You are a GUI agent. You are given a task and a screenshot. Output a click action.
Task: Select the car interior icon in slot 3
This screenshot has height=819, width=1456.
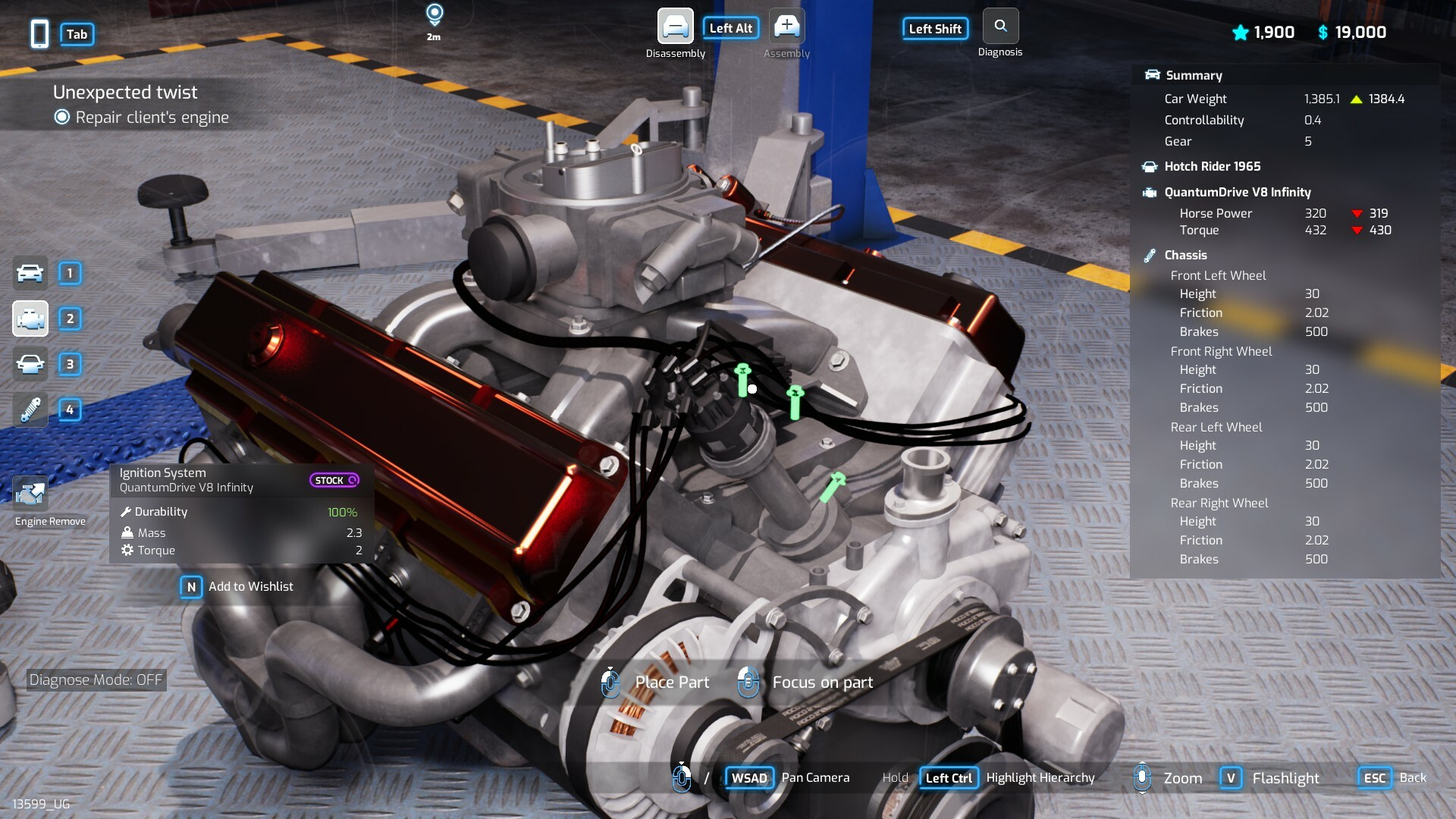[30, 364]
